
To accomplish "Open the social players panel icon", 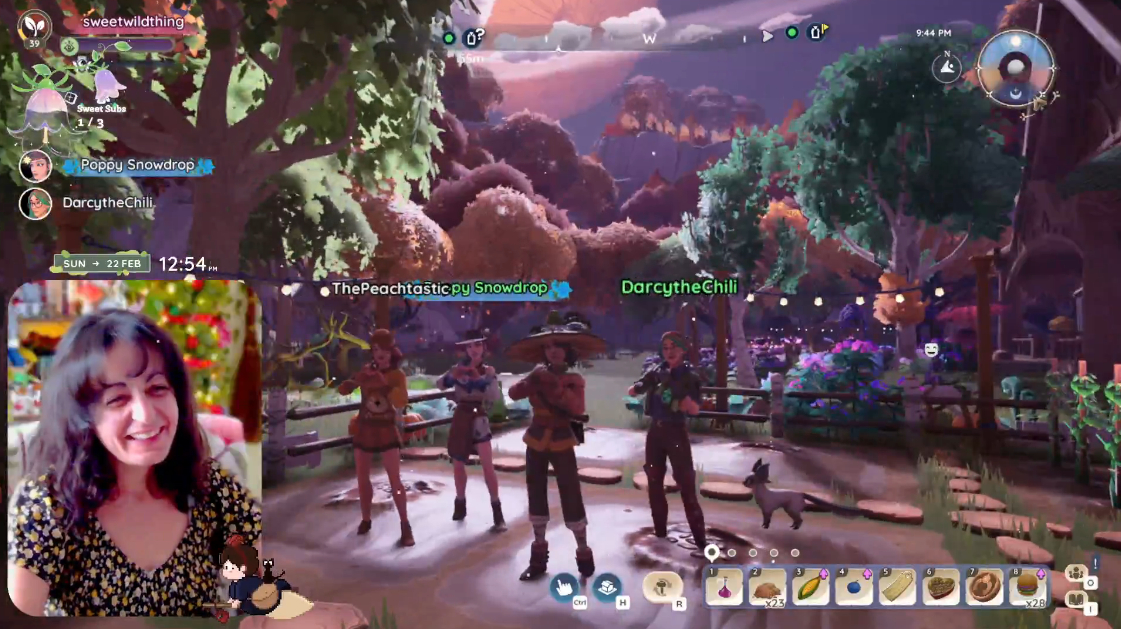I will pos(1076,574).
